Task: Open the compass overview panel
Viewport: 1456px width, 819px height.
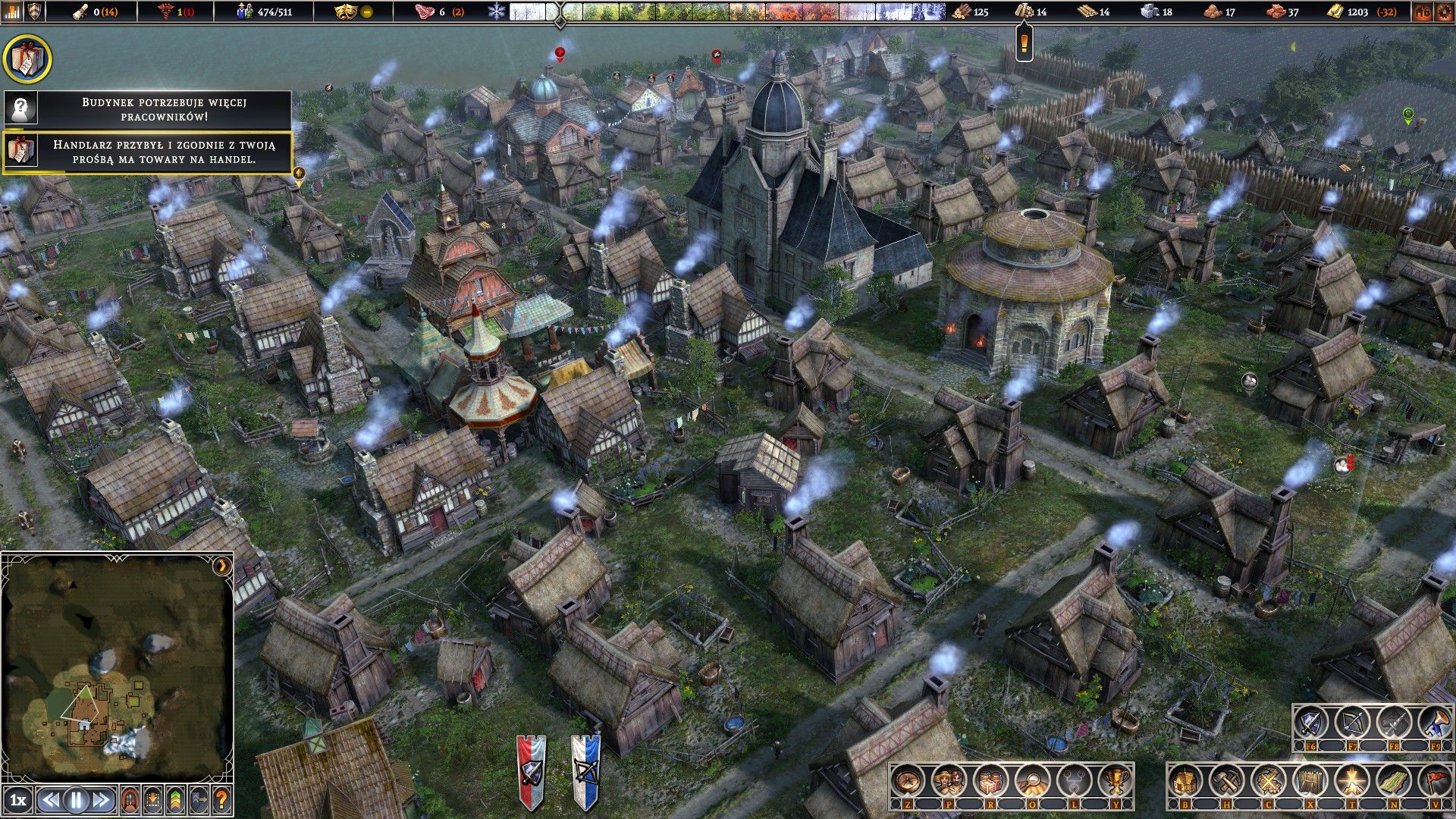Action: coord(908,780)
